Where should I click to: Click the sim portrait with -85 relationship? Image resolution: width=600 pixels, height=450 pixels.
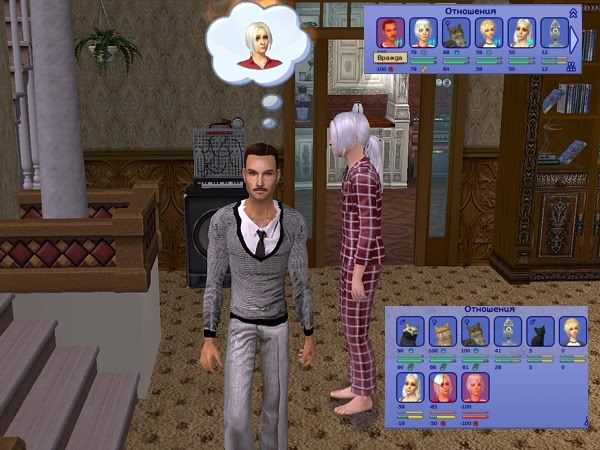click(x=440, y=386)
